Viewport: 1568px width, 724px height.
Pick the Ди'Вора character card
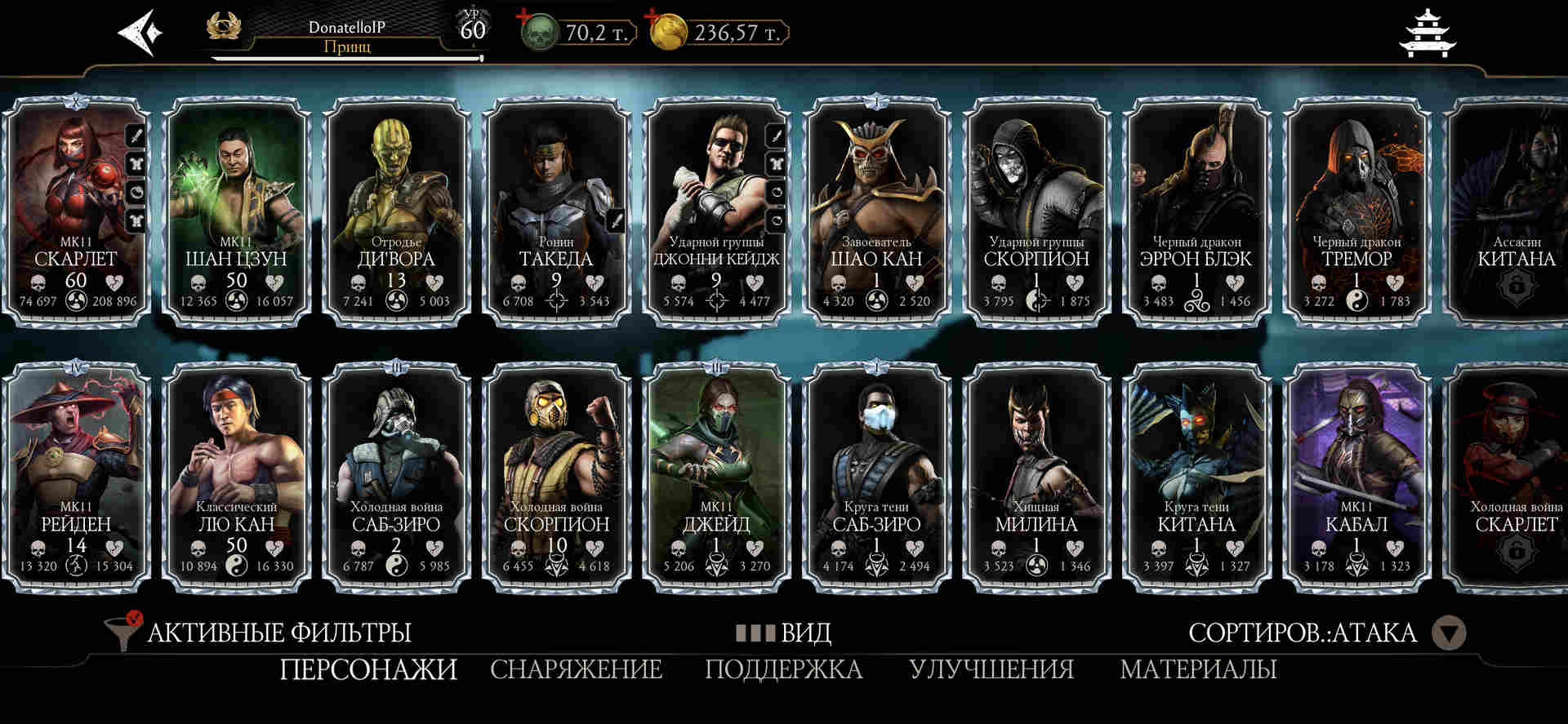click(x=396, y=212)
